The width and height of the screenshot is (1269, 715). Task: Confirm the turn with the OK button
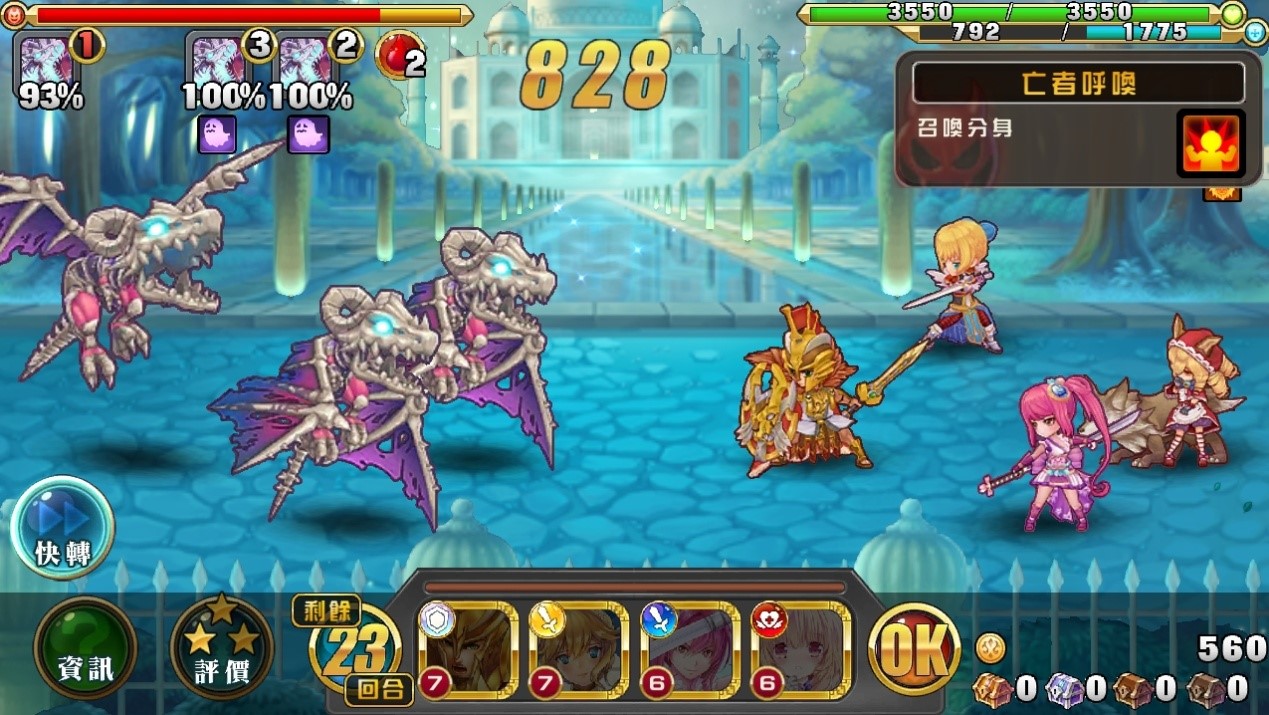(914, 647)
